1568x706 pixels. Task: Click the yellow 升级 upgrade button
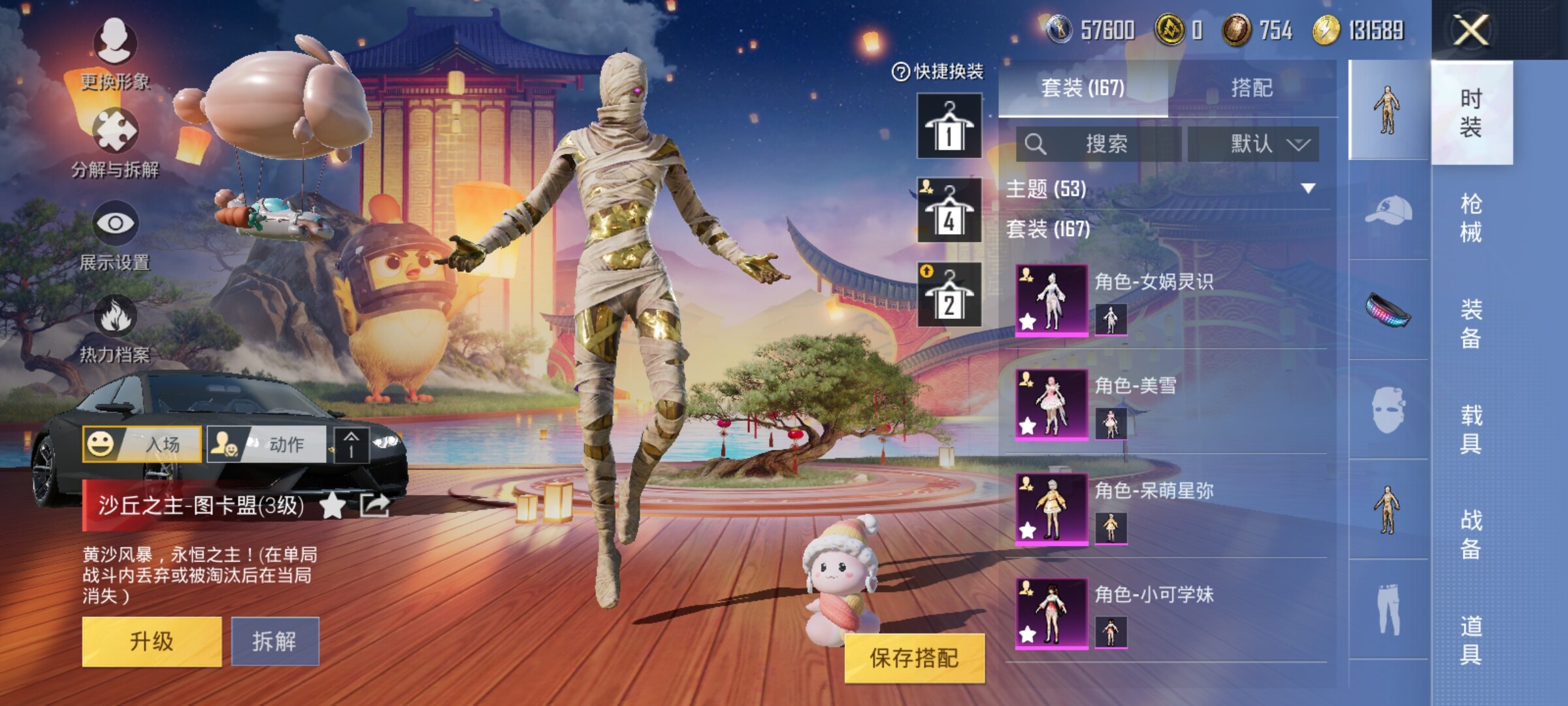pos(152,641)
